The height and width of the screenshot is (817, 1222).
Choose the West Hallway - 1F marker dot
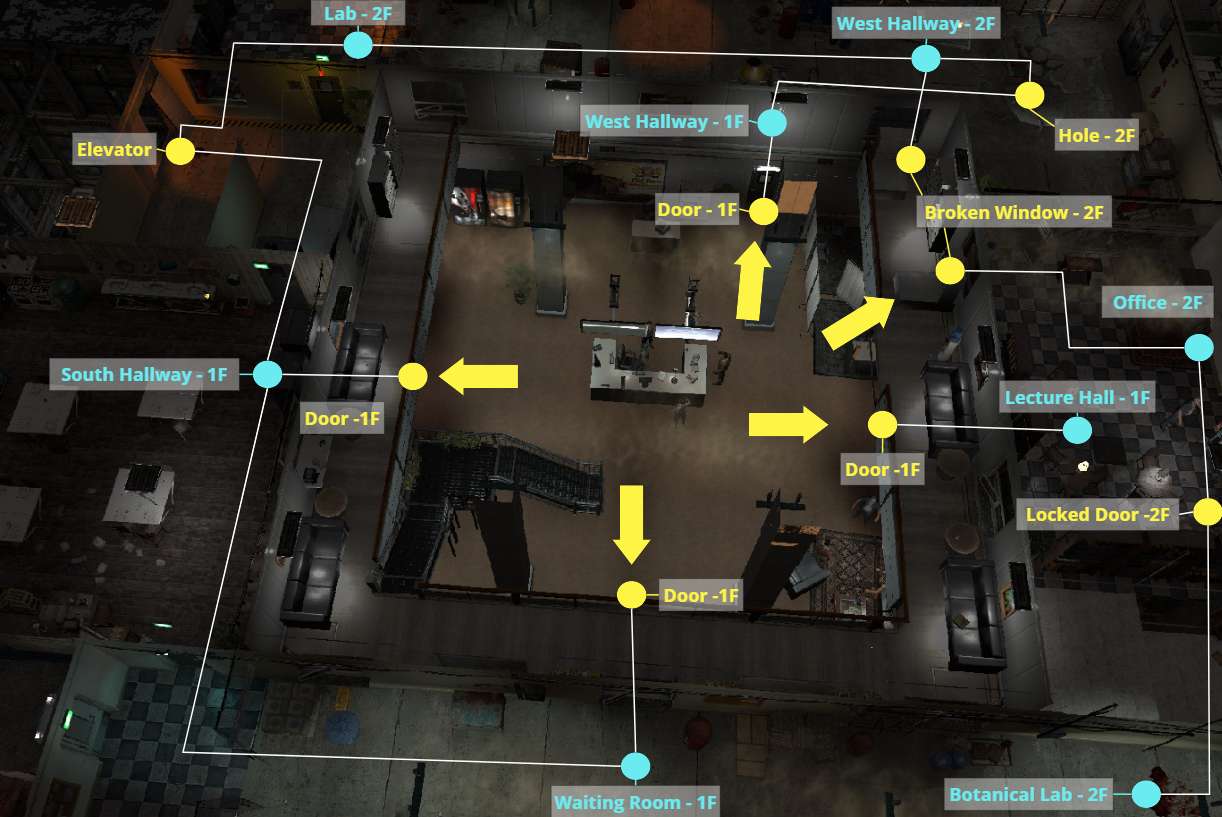tap(772, 123)
